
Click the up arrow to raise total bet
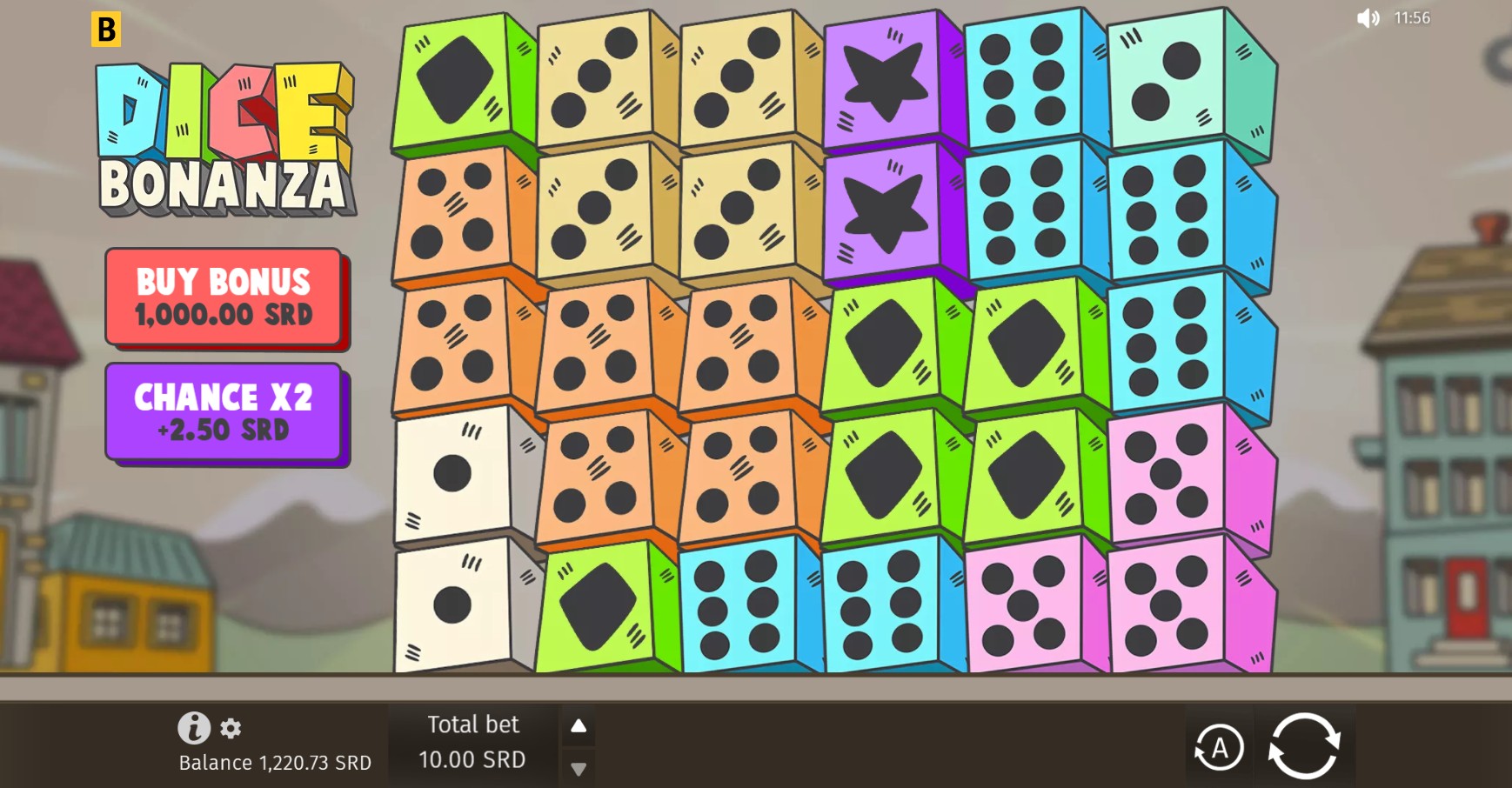(577, 725)
